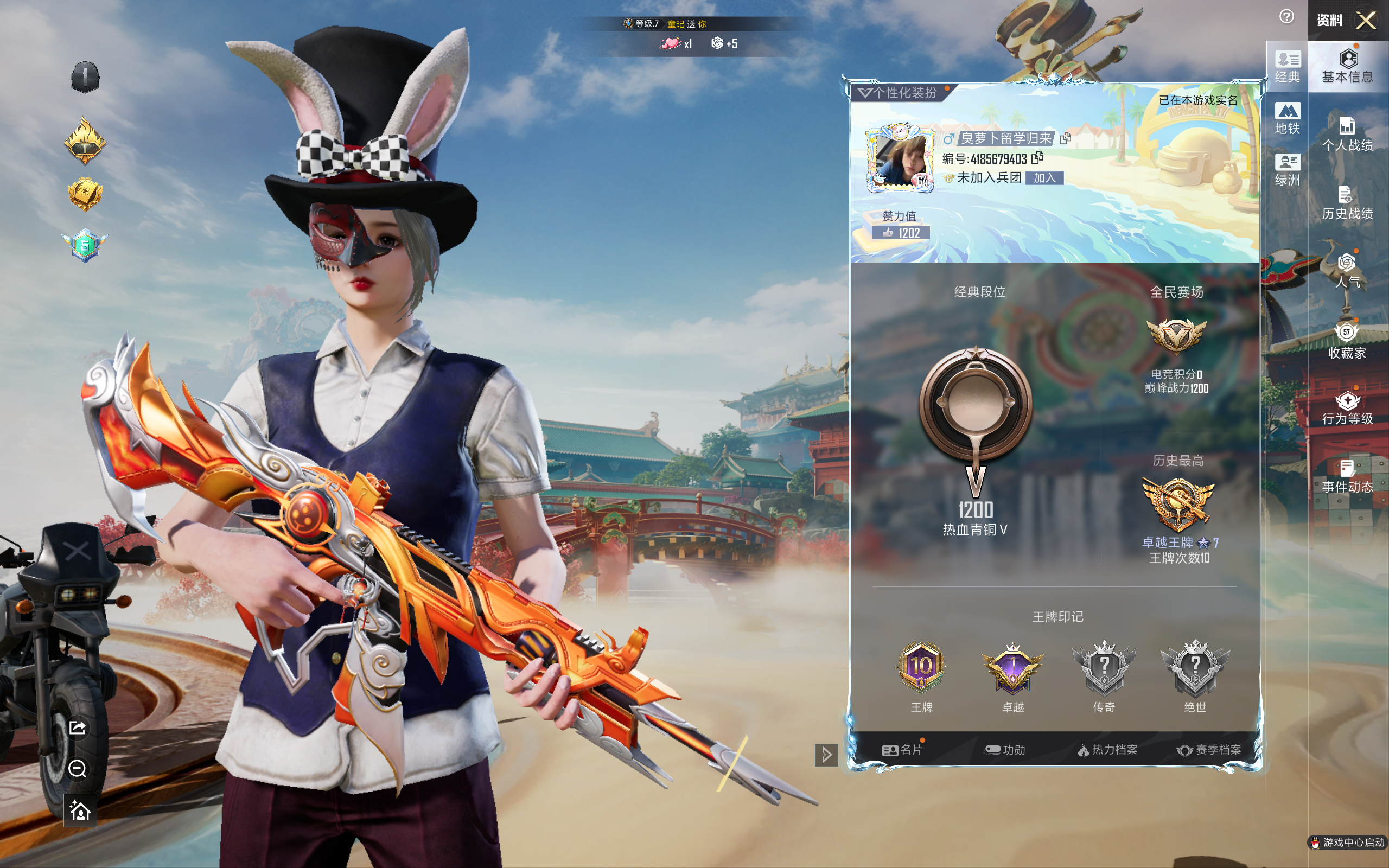1389x868 pixels.
Task: Open 个性化装扮 customization dropdown
Action: click(899, 93)
